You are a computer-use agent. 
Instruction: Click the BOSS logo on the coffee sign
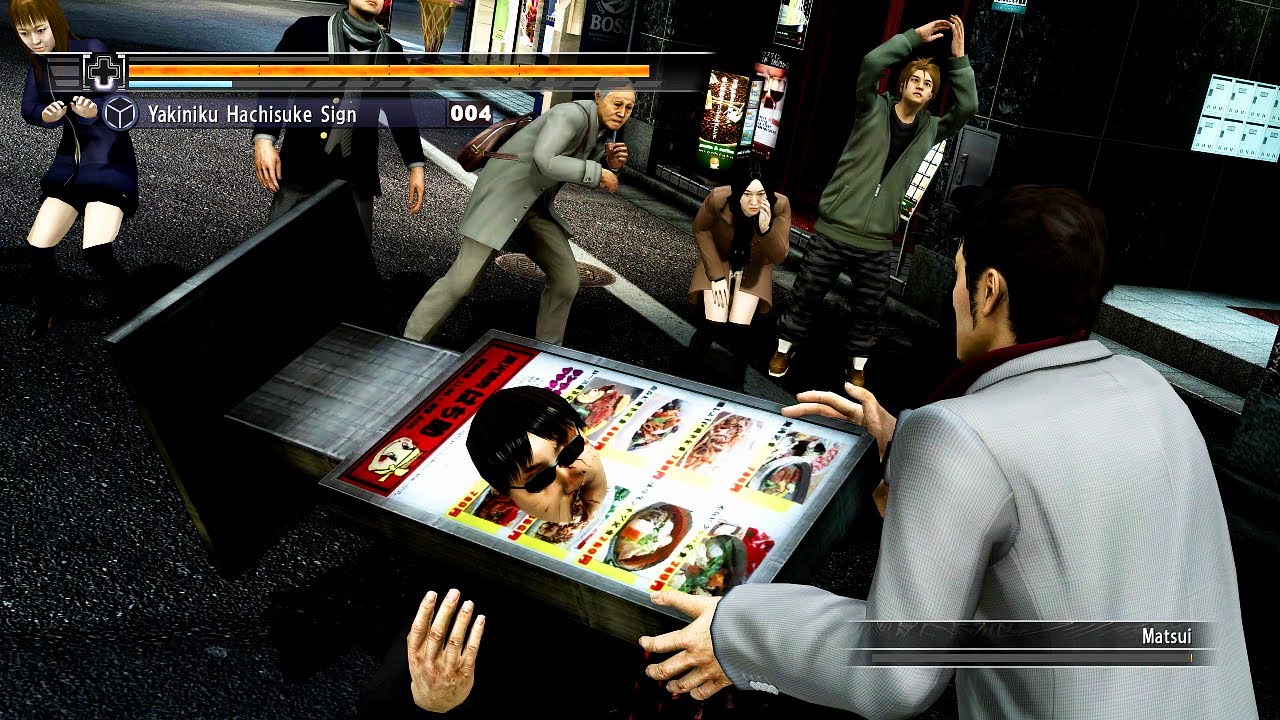click(608, 25)
